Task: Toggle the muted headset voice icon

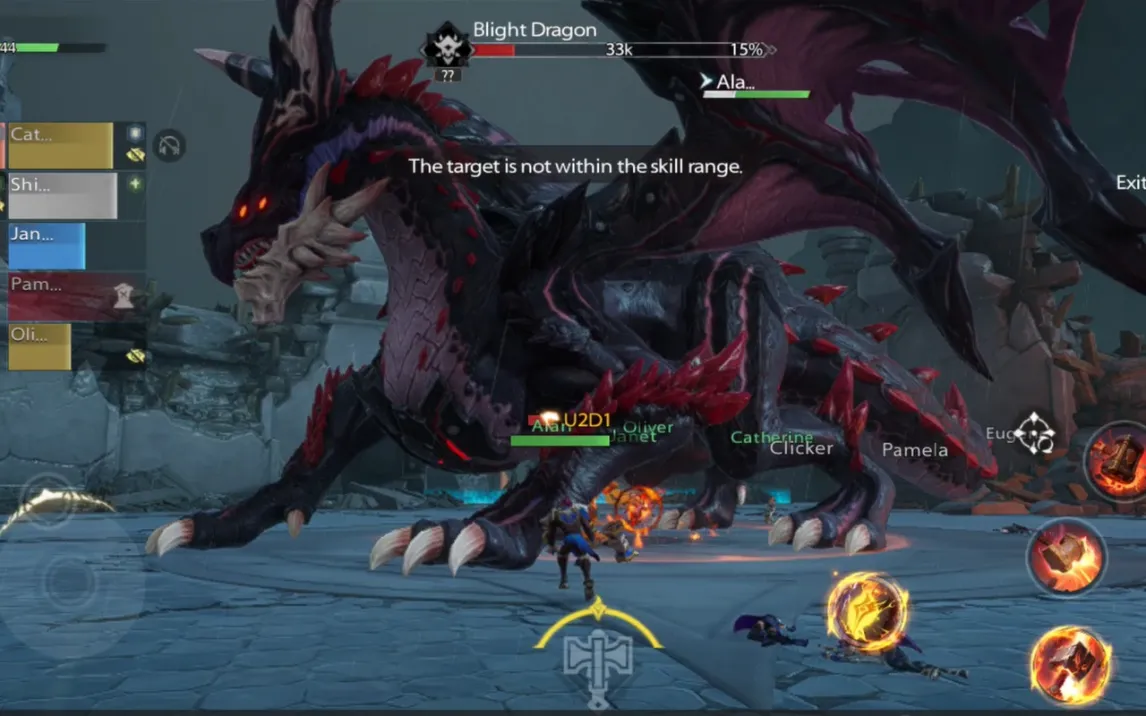Action: point(170,146)
